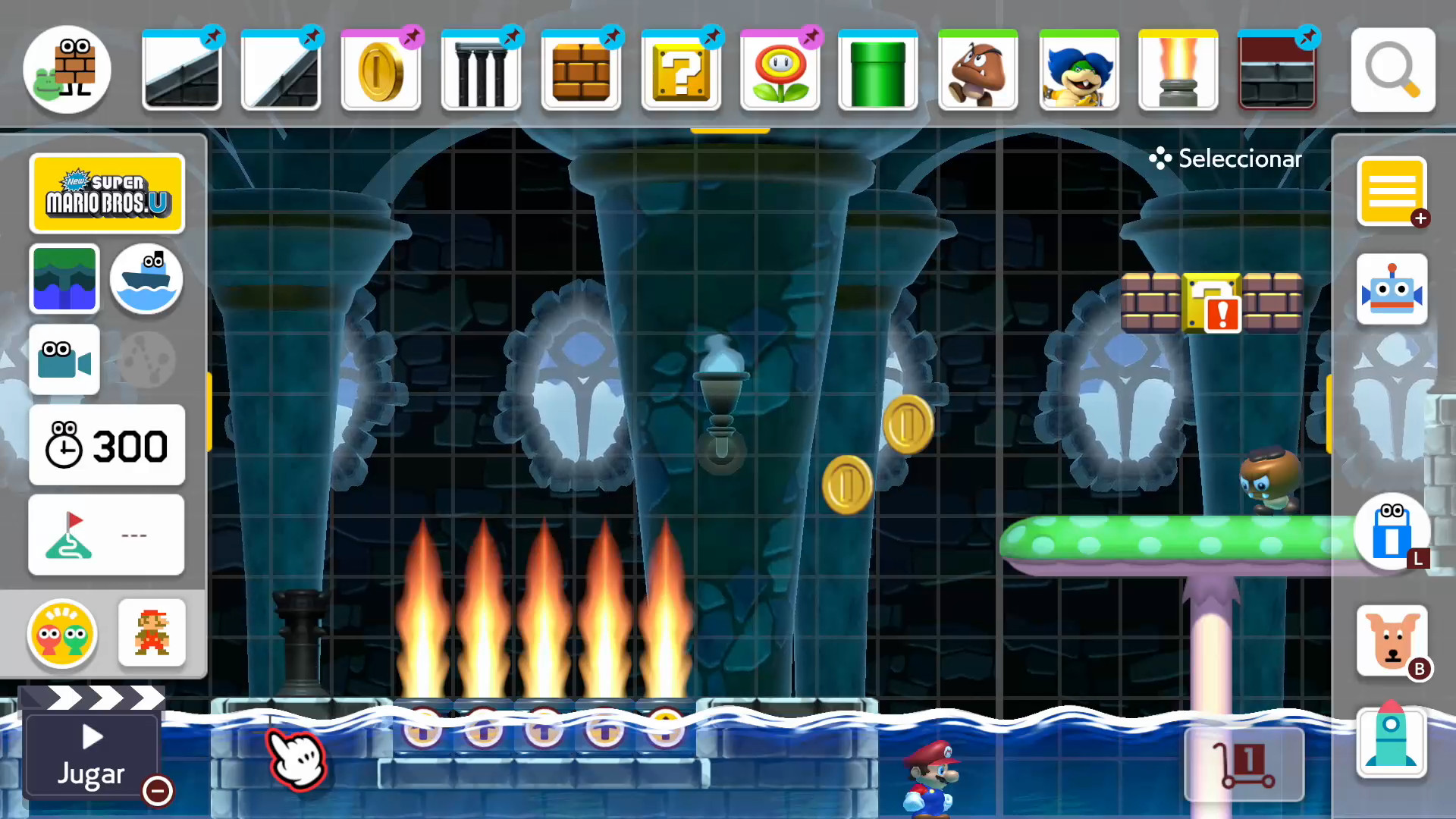Open the New Super Mario Bros. U style selector
The height and width of the screenshot is (819, 1456).
[x=107, y=193]
